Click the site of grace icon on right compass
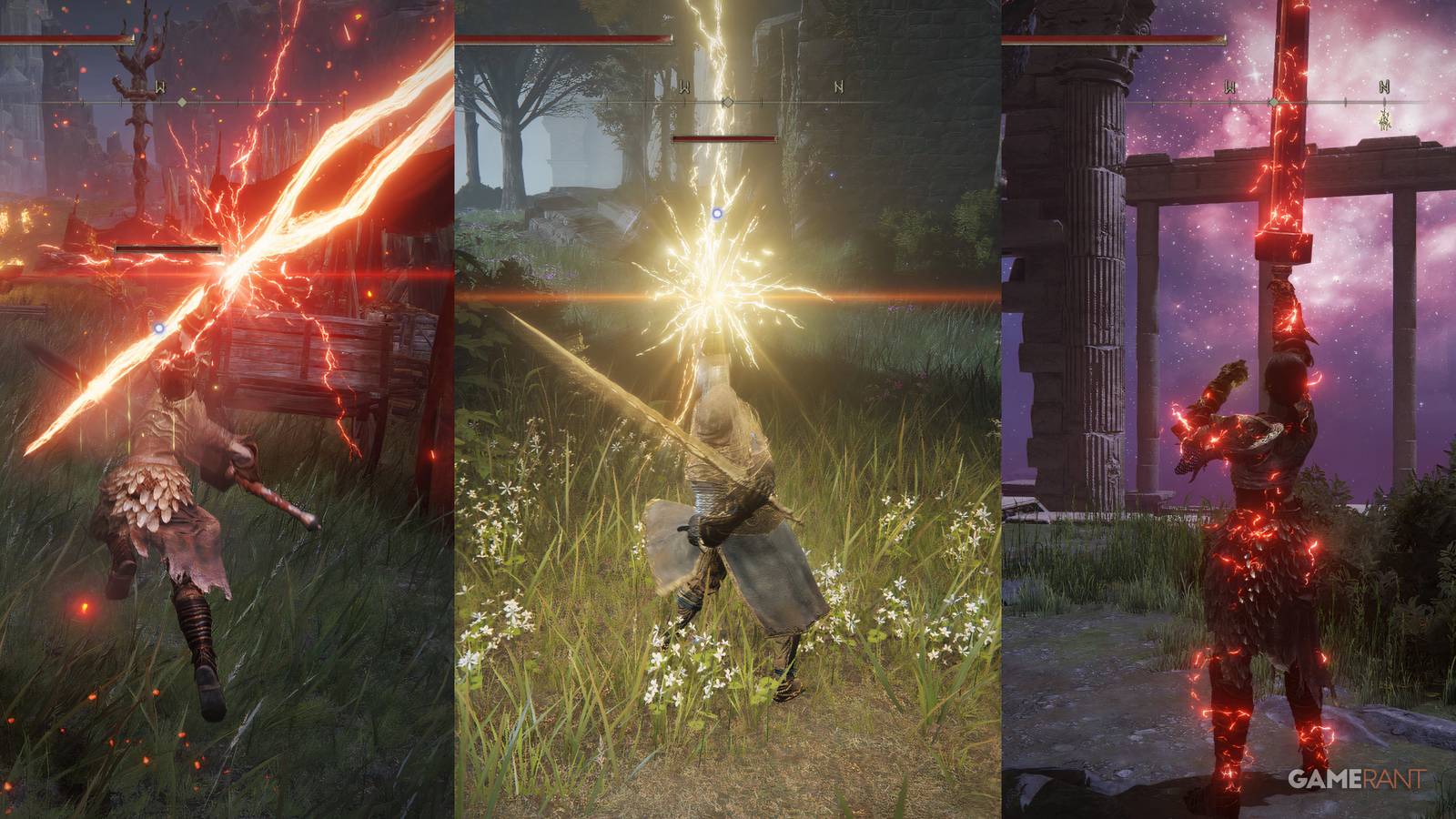The height and width of the screenshot is (819, 1456). pyautogui.click(x=1385, y=119)
